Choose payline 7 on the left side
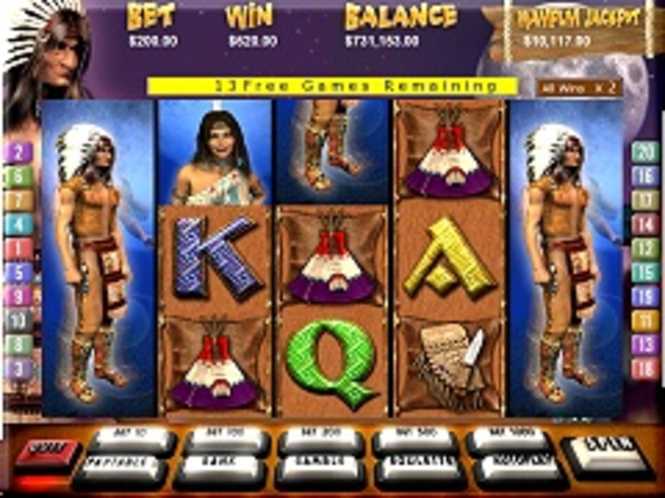Viewport: 665px width, 498px height. click(19, 200)
